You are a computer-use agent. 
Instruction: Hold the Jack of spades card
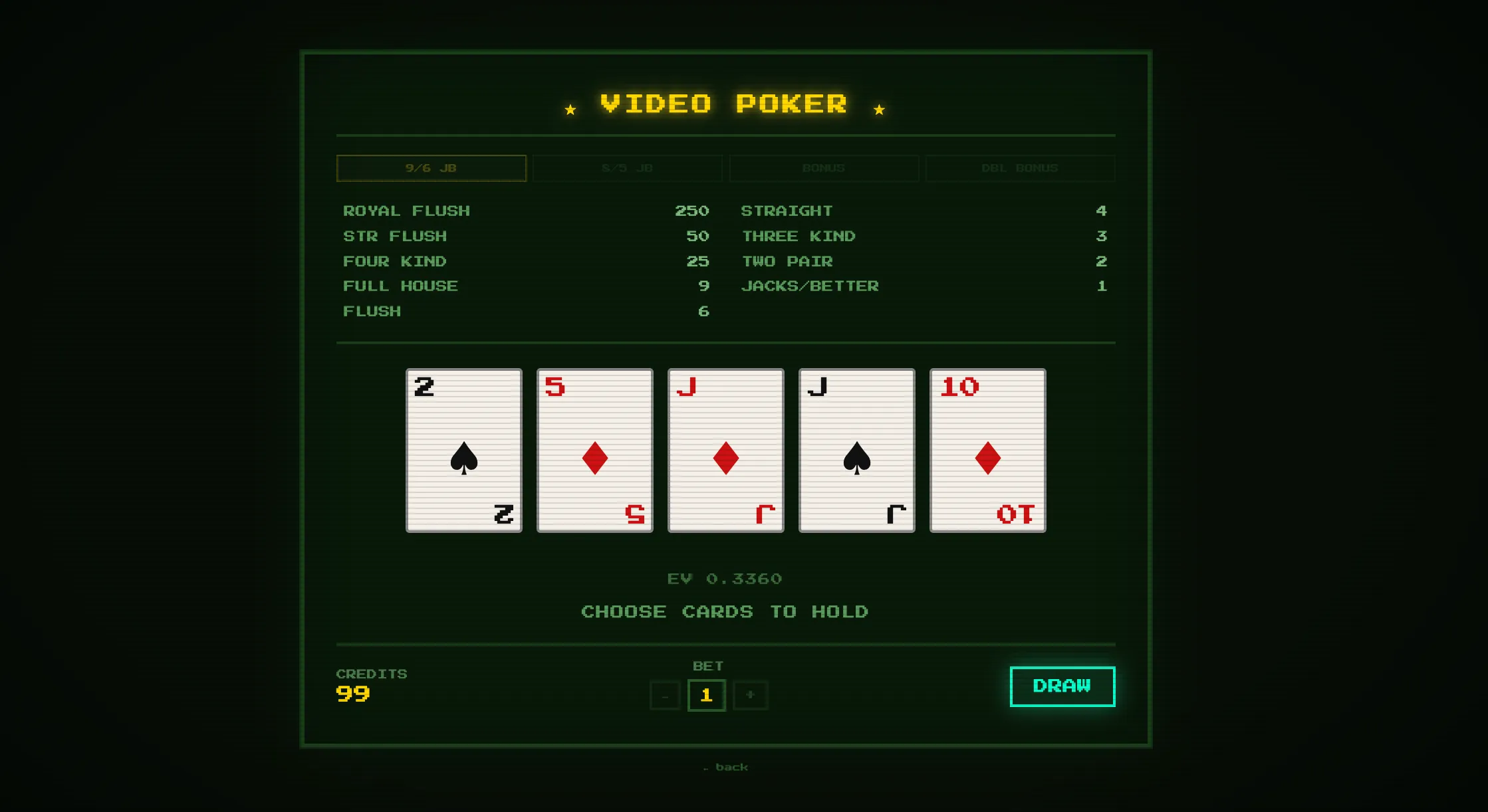pos(856,450)
